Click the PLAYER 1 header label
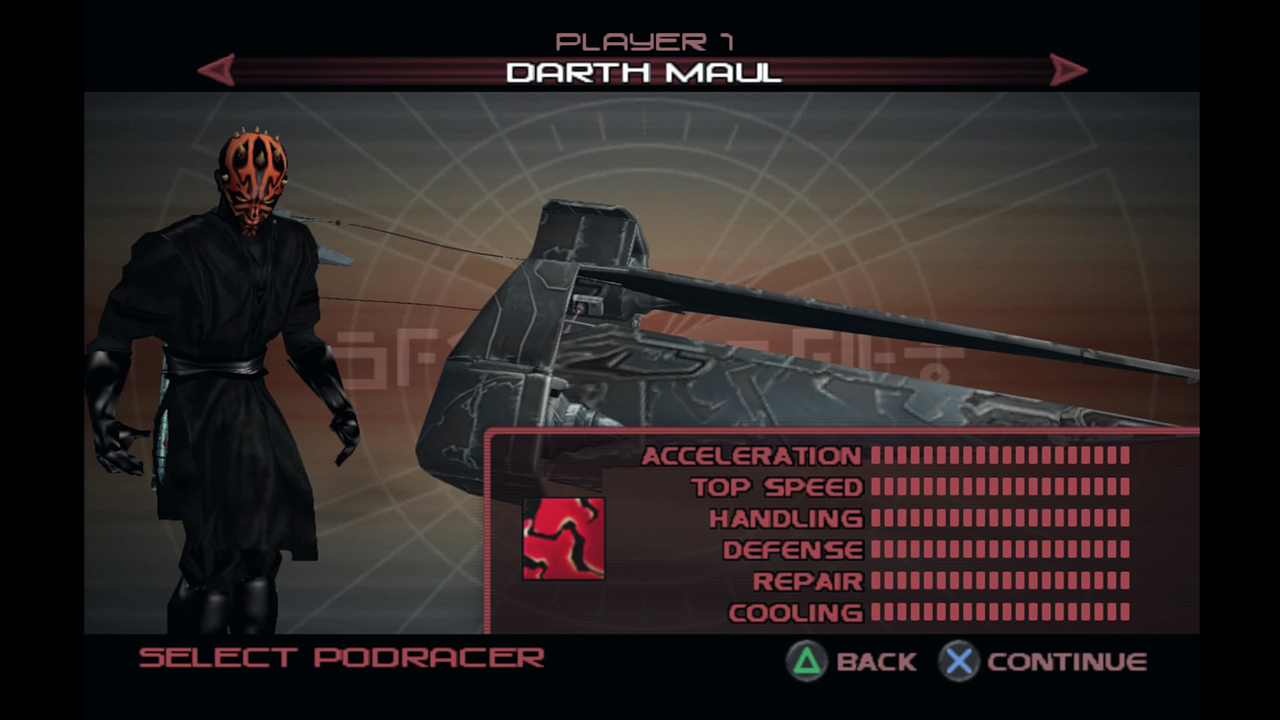The width and height of the screenshot is (1280, 720). point(643,40)
